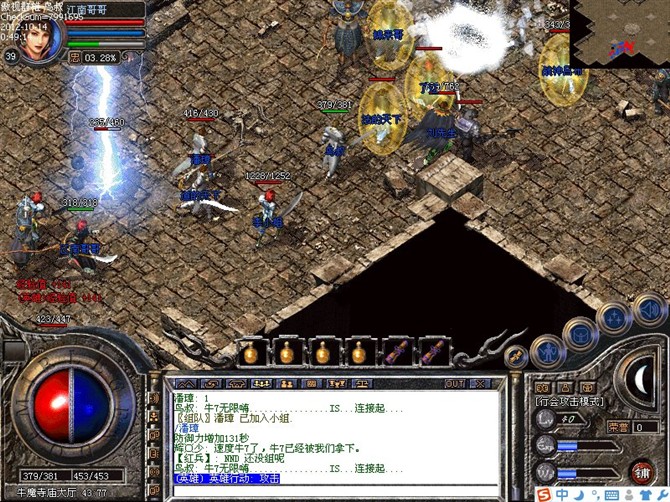Viewport: 670px width, 502px height.
Task: Click the OUT button on chat bar
Action: (x=455, y=383)
